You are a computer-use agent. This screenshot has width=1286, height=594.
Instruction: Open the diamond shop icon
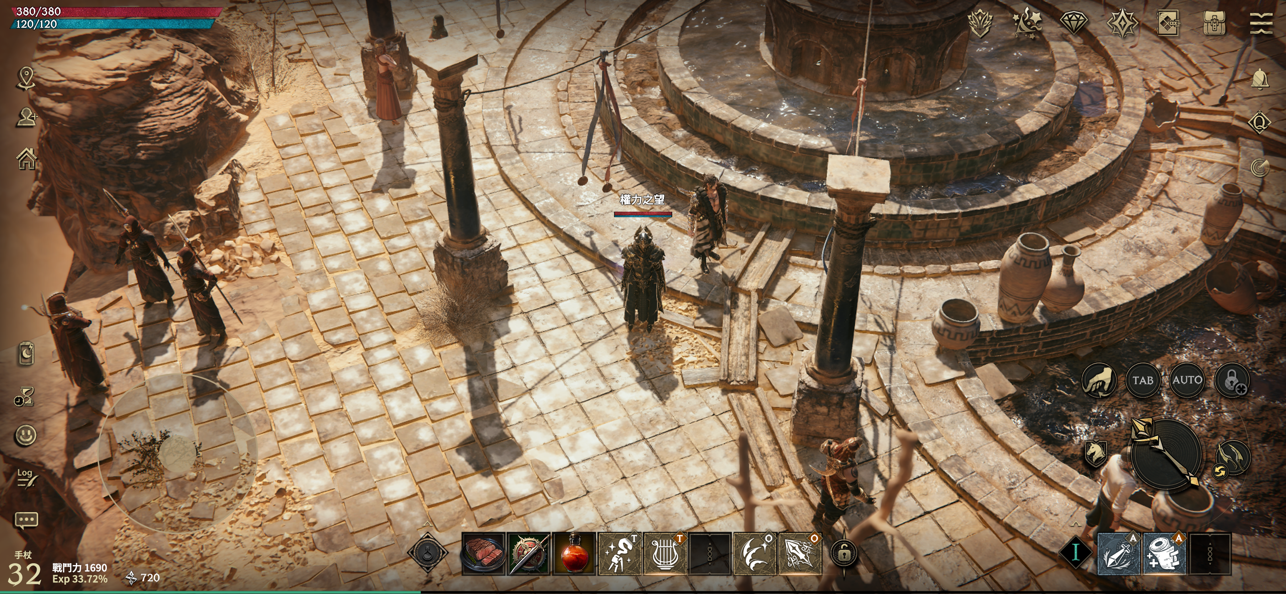click(1074, 22)
